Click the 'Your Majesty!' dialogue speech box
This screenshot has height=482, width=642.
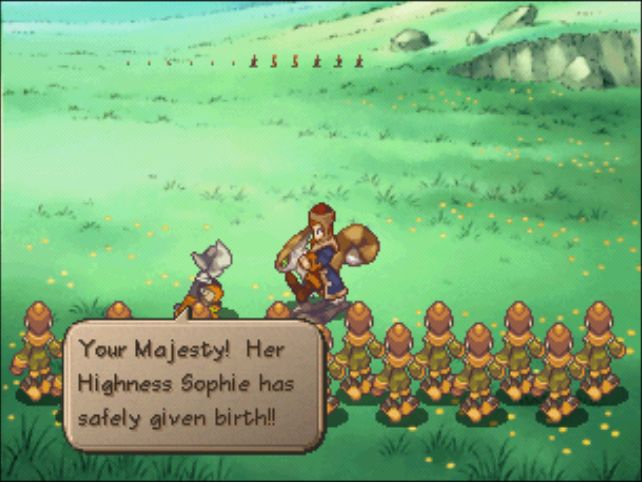pyautogui.click(x=194, y=384)
